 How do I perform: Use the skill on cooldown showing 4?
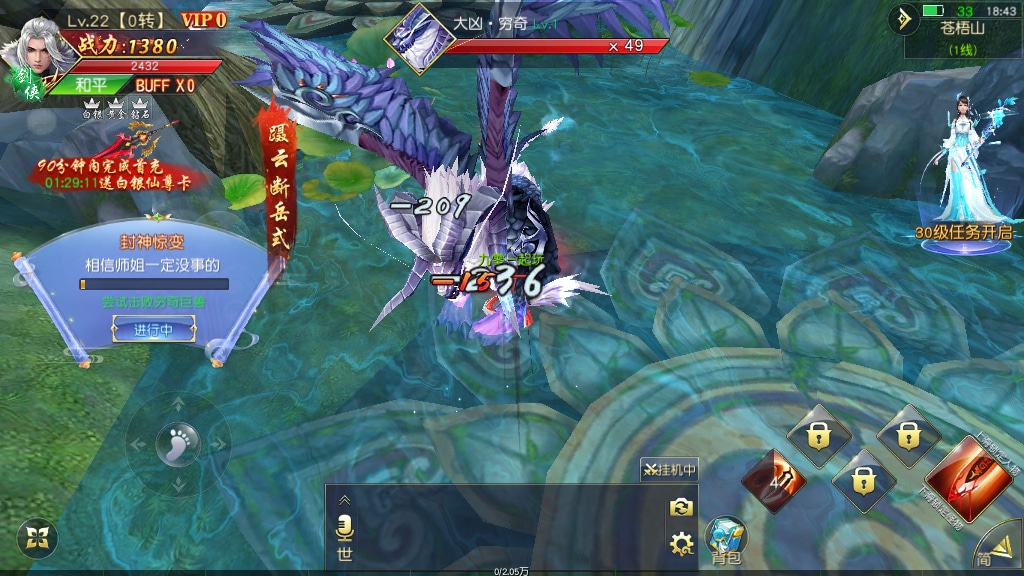(773, 481)
